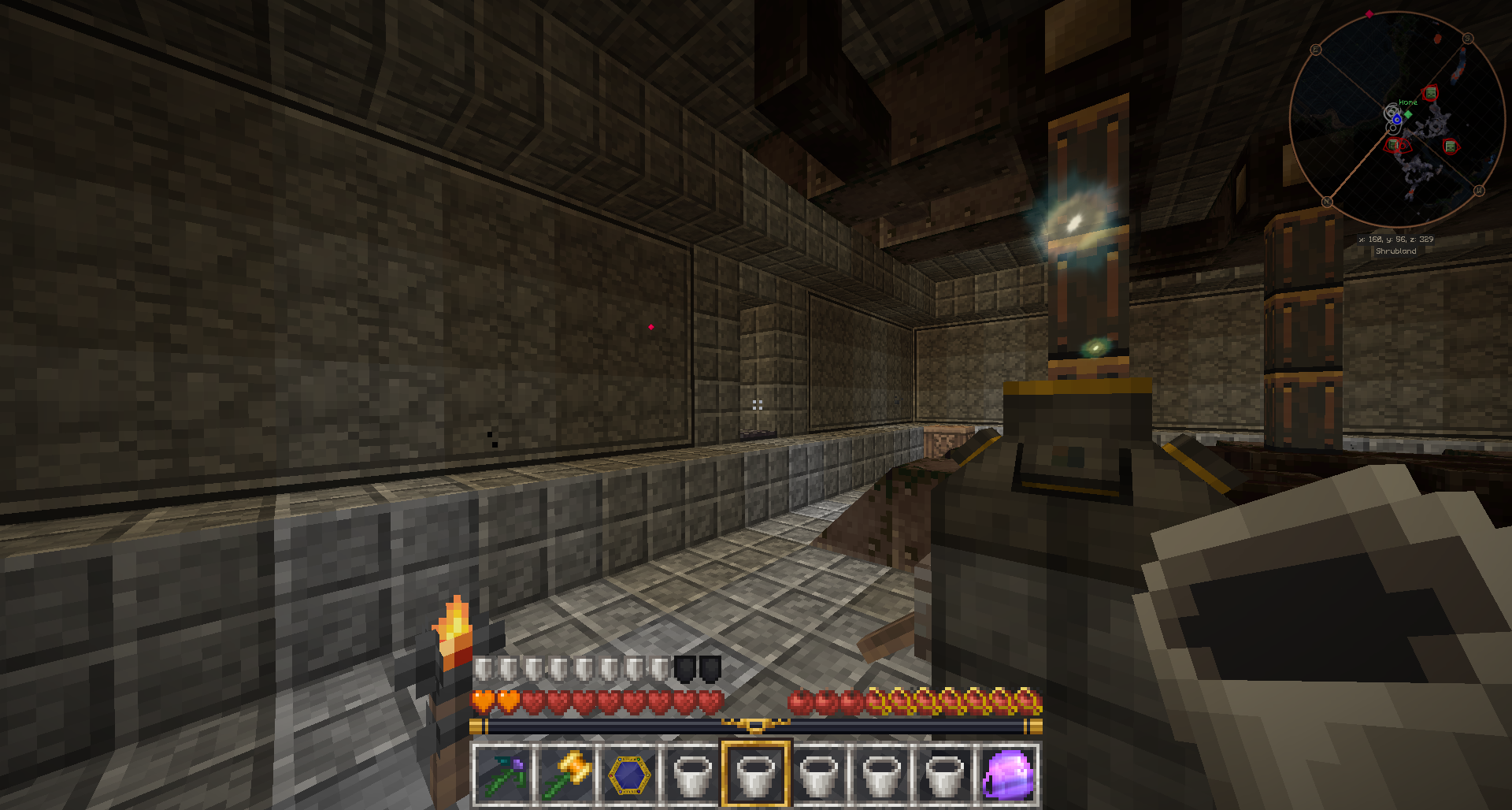The image size is (1512, 810).
Task: Choose the blue hexagonal amulet slot
Action: click(629, 775)
